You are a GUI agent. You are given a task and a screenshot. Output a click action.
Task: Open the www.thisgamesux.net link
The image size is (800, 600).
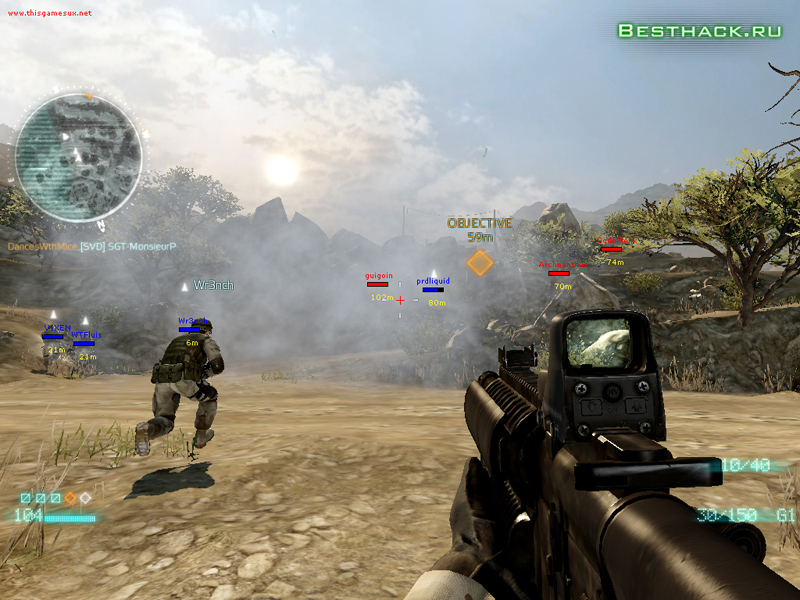point(47,13)
